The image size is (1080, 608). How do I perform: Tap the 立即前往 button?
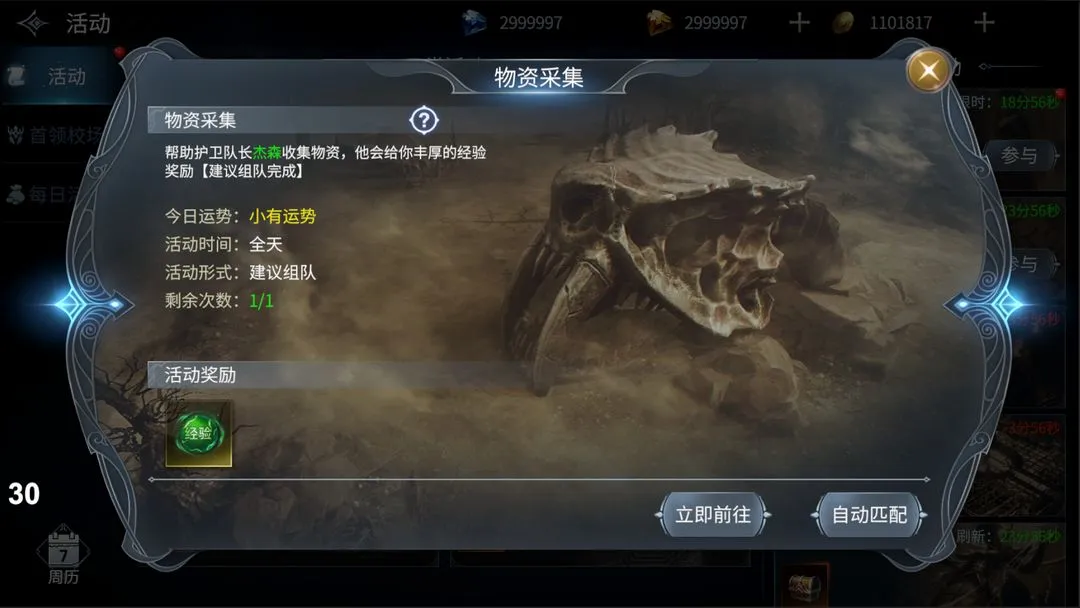(x=713, y=515)
